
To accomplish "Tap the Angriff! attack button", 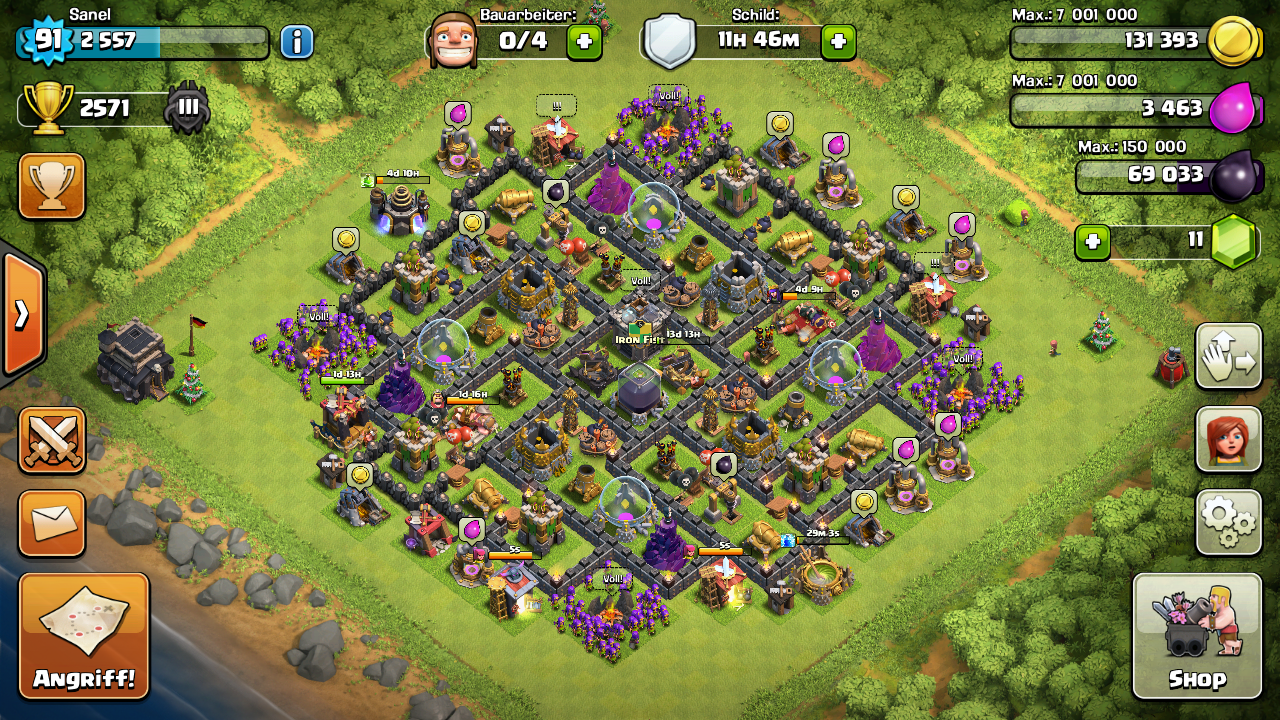I will tap(84, 636).
